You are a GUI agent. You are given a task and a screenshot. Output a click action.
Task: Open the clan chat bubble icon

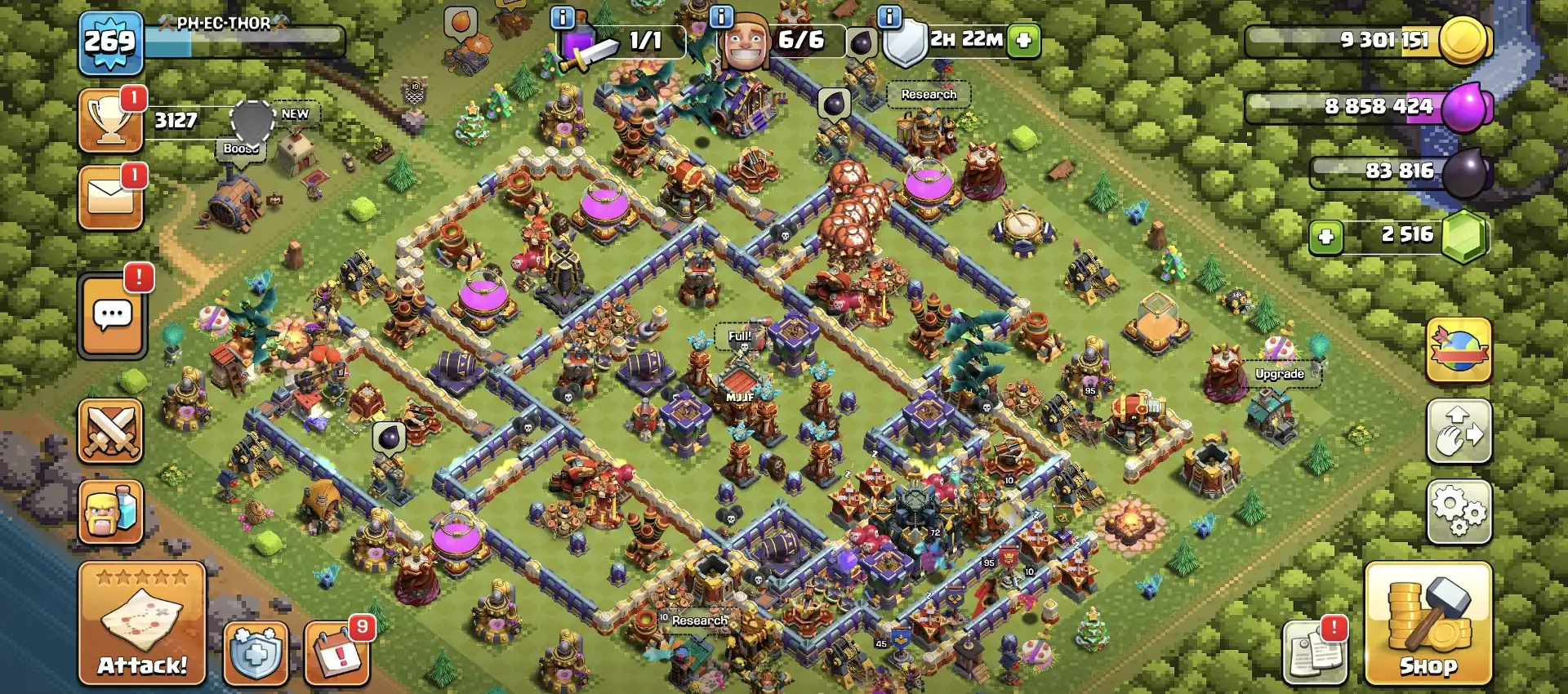pyautogui.click(x=112, y=314)
